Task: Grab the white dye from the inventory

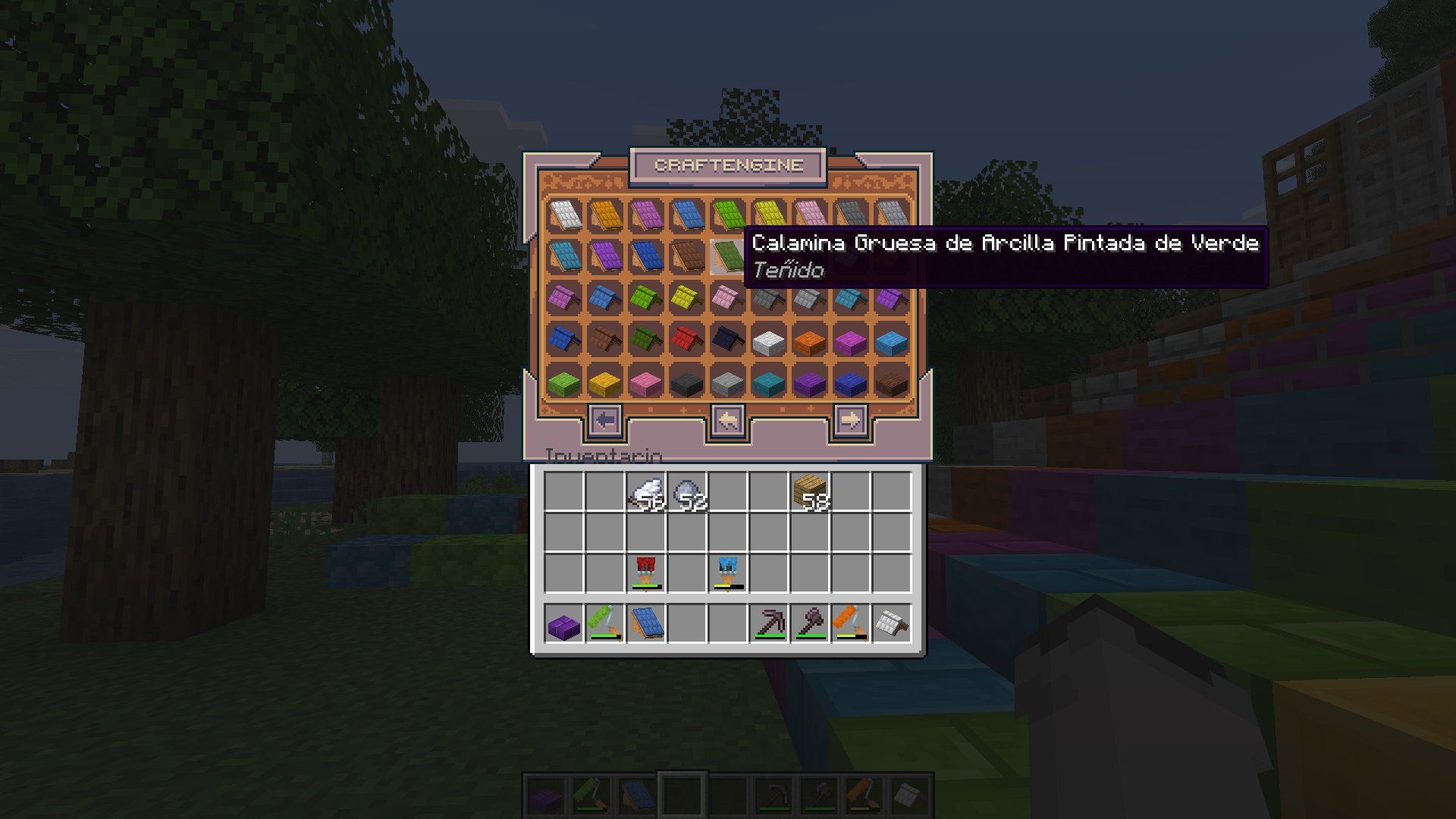Action: pos(648,493)
